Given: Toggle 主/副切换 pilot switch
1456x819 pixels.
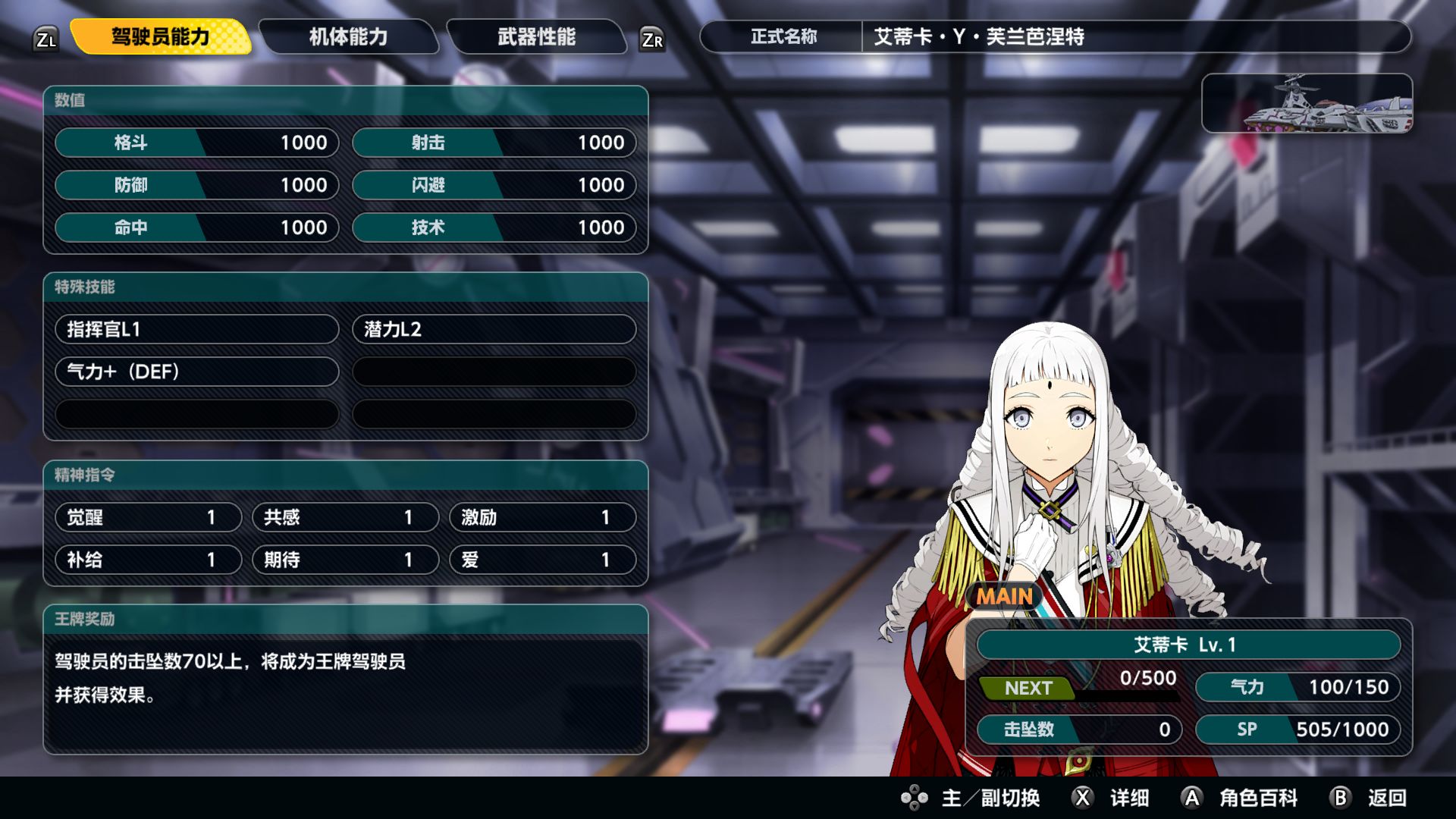Looking at the screenshot, I should (971, 798).
